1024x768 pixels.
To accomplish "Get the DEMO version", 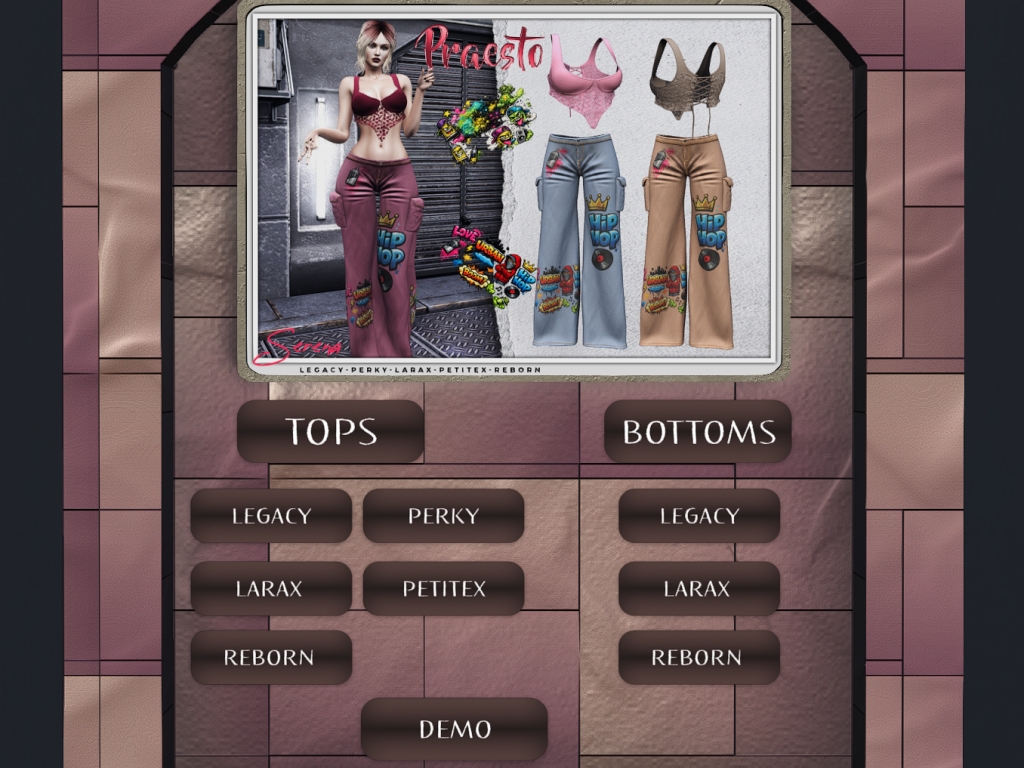I will [454, 729].
